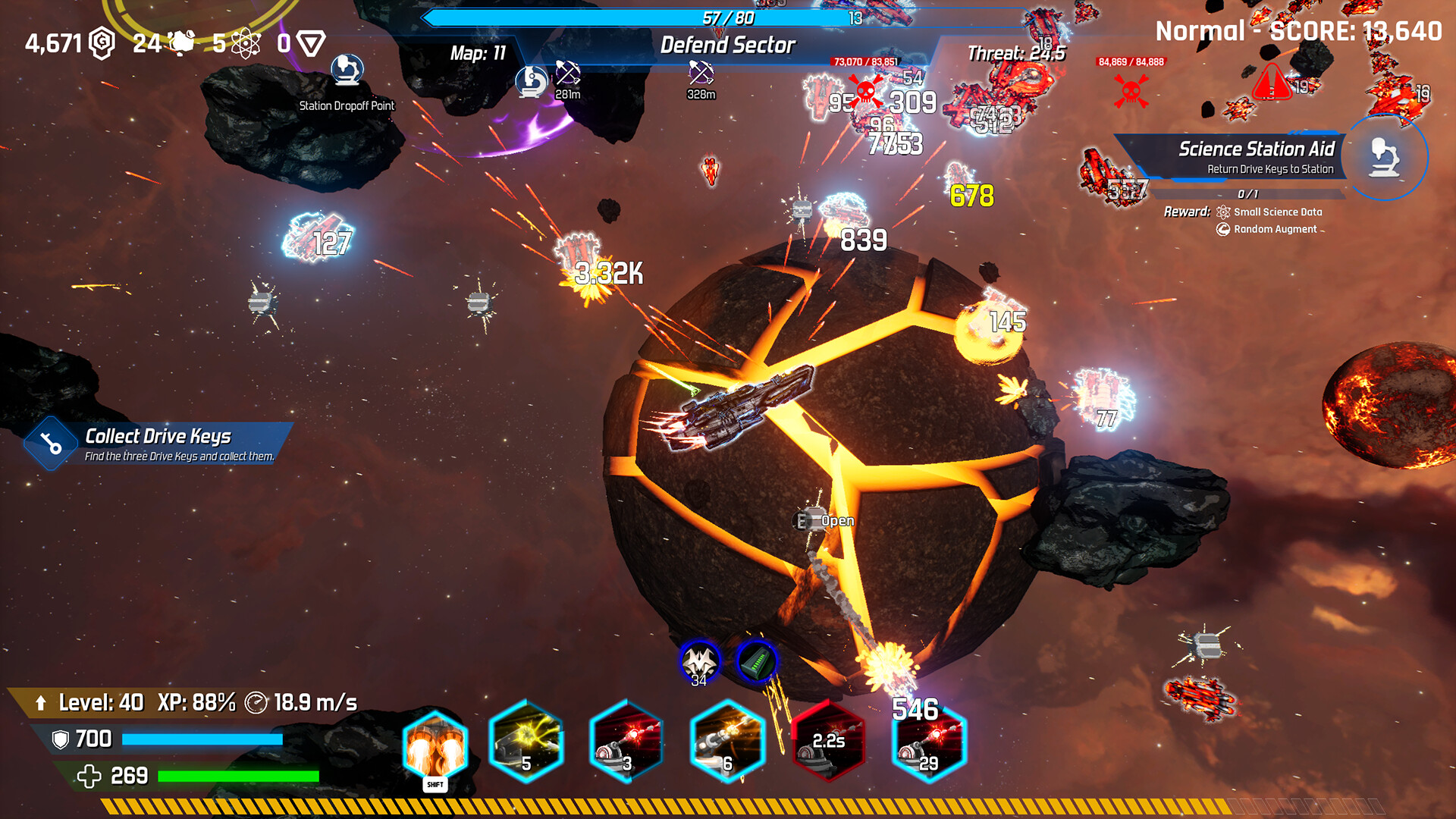The width and height of the screenshot is (1456, 819).
Task: Select the red turret on 2.2s cooldown
Action: 828,742
